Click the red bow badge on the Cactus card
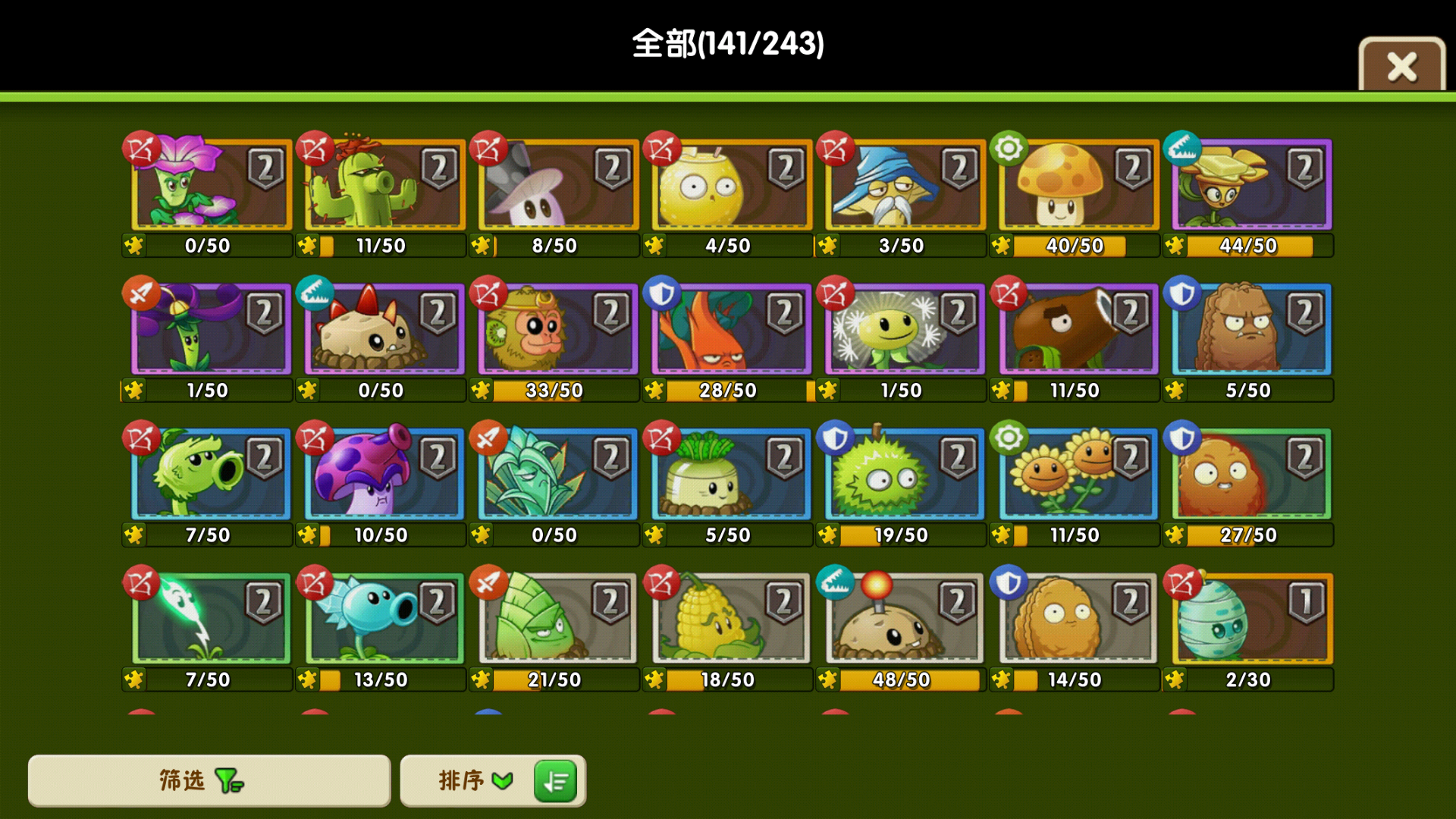 (x=315, y=149)
